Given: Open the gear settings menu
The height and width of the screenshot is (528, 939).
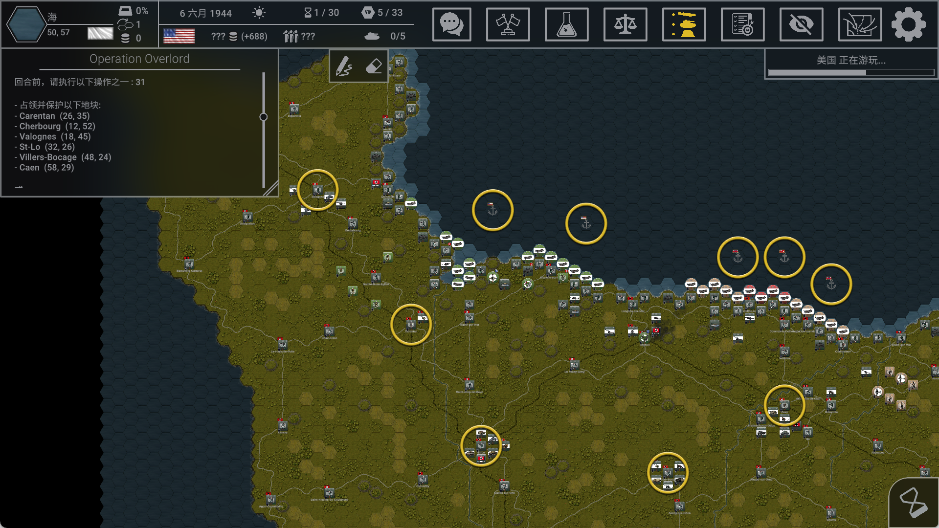Looking at the screenshot, I should tap(909, 24).
